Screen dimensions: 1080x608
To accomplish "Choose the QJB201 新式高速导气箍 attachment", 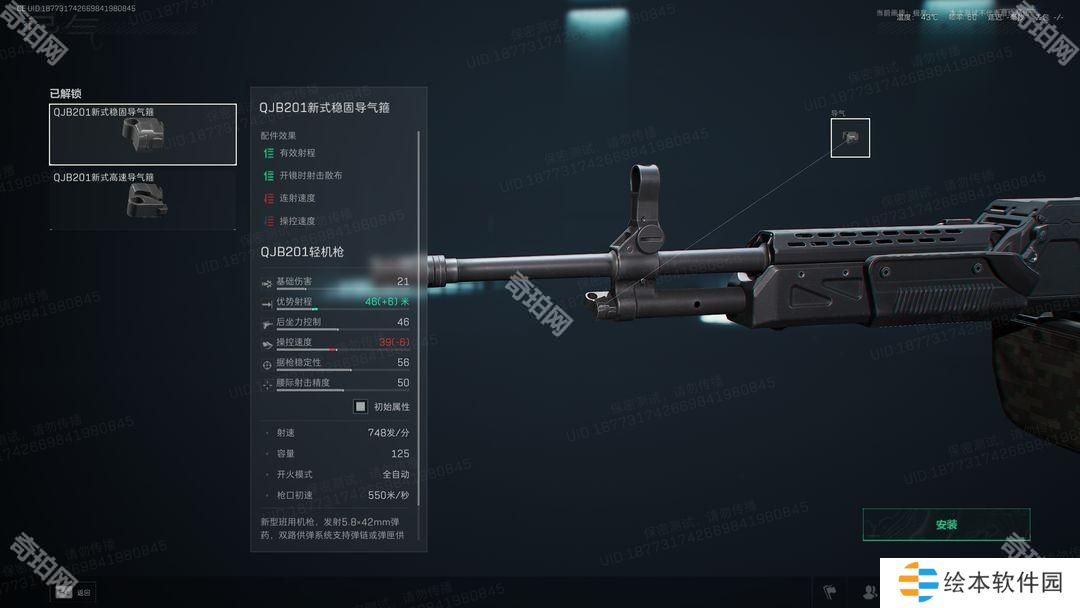I will 142,198.
